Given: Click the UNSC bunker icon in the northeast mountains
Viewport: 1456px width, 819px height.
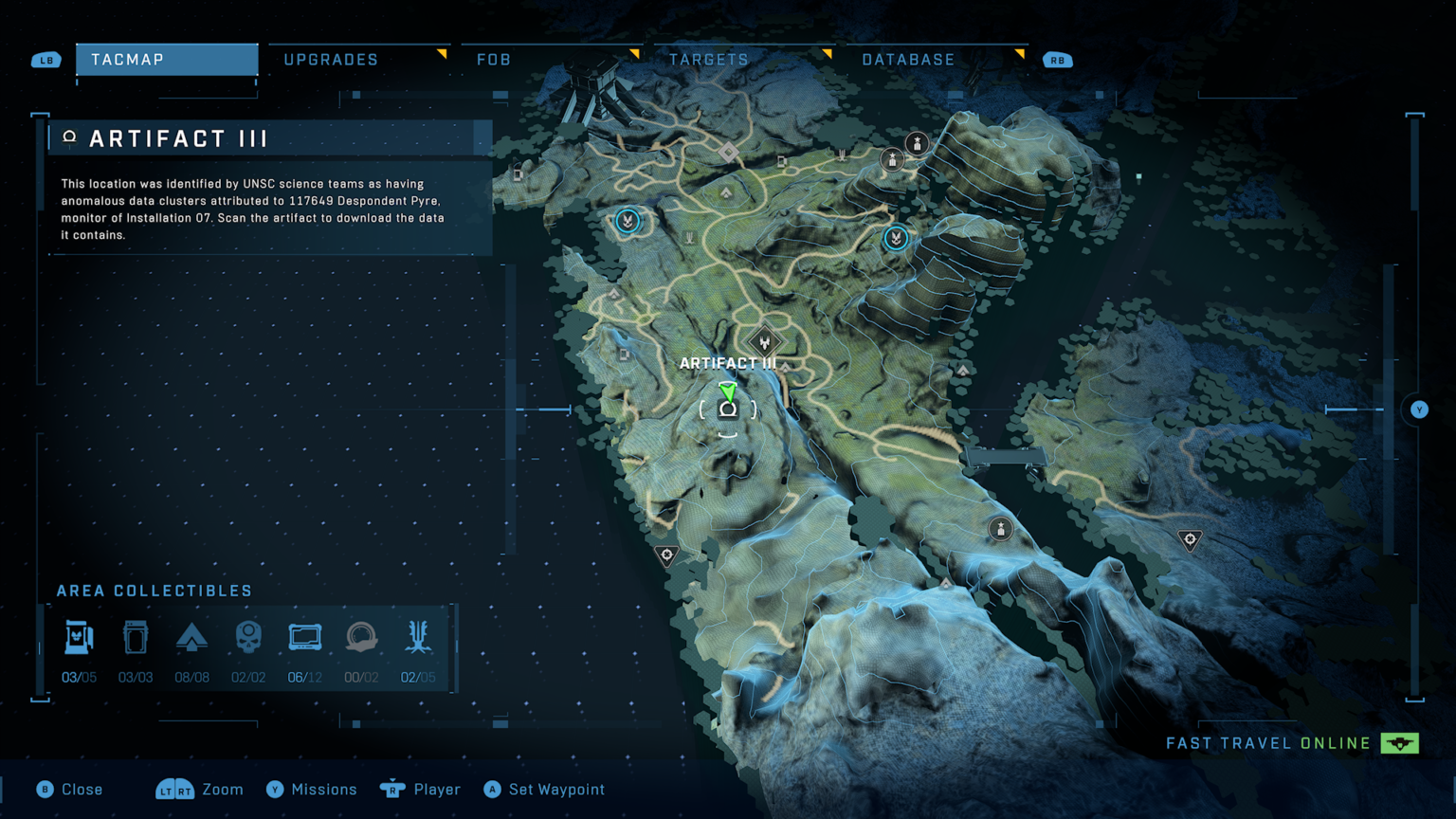Looking at the screenshot, I should tap(917, 143).
